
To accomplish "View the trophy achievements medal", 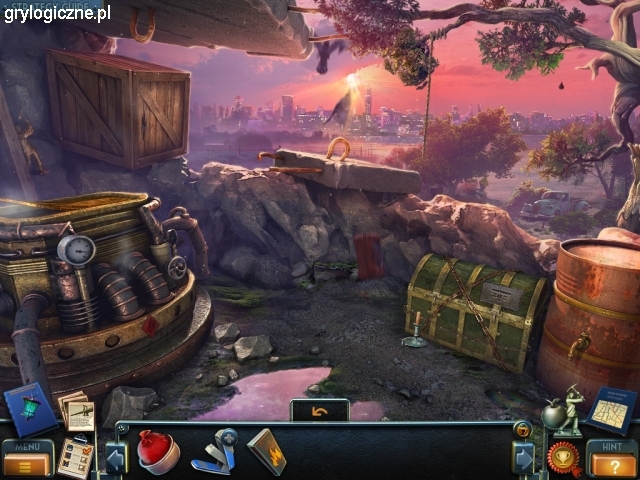I will pos(562,457).
